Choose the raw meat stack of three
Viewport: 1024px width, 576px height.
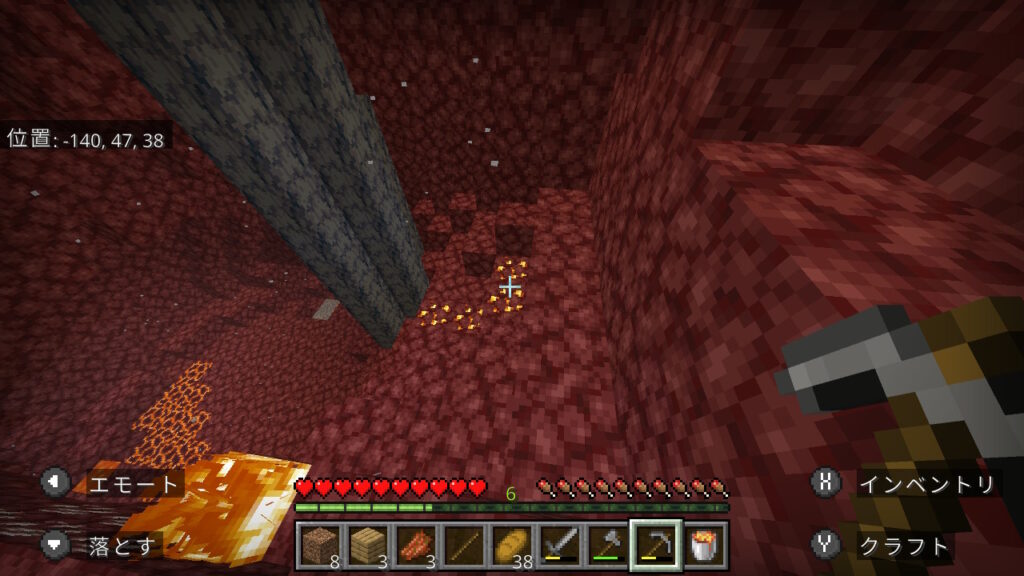pyautogui.click(x=415, y=545)
